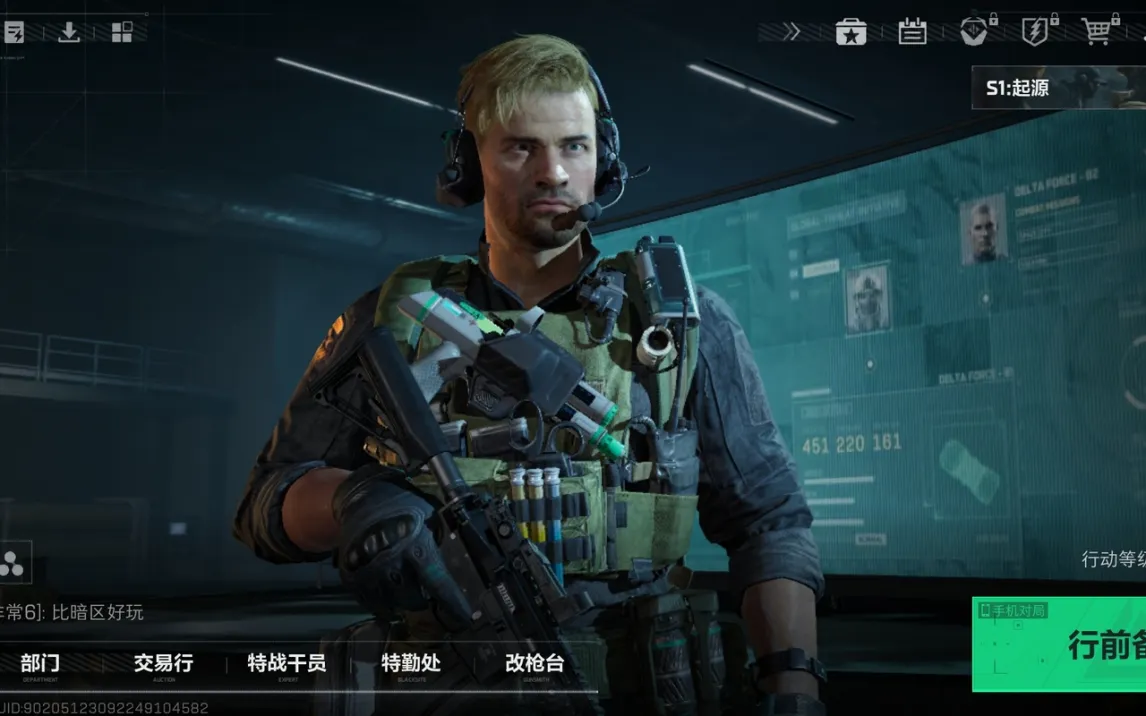The image size is (1146, 716).
Task: Open the star crate rewards icon
Action: tap(851, 32)
